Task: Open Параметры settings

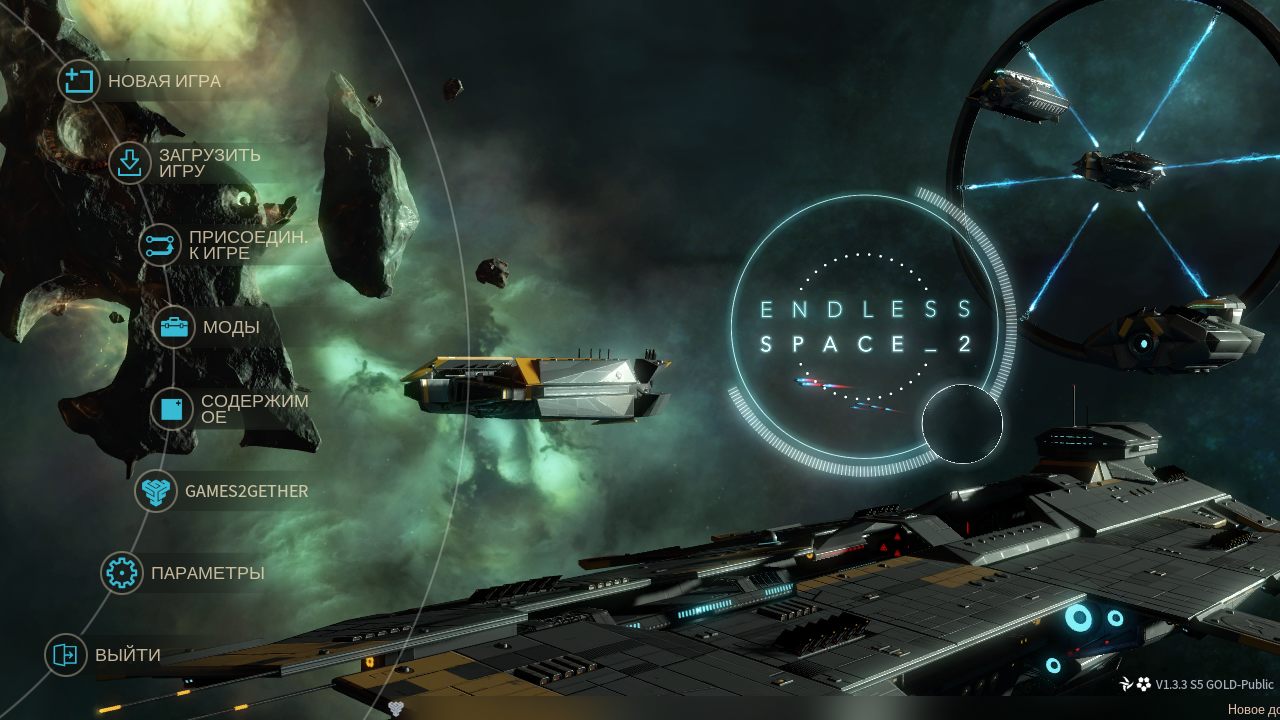Action: (207, 573)
